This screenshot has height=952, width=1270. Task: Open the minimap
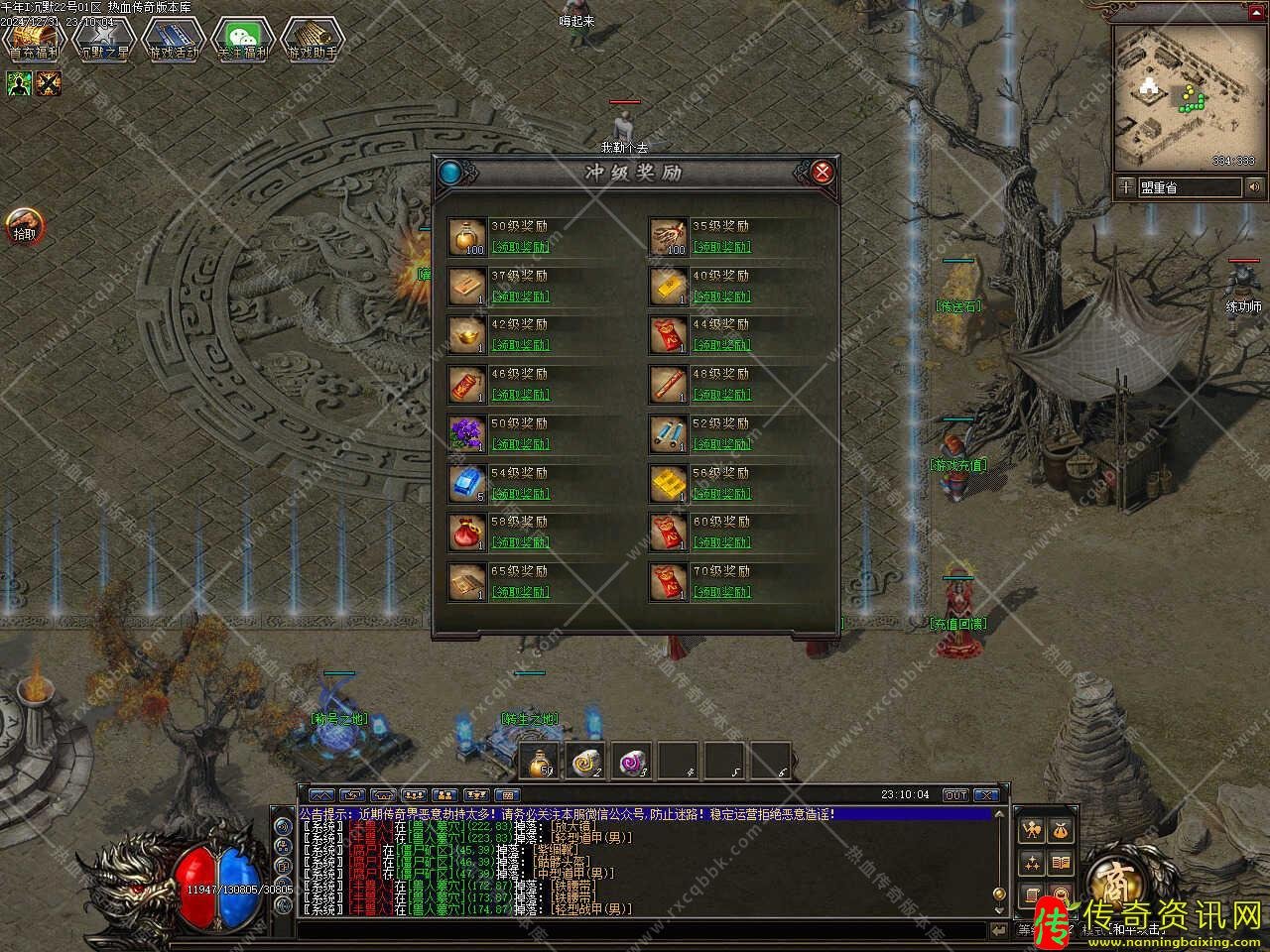[x=1189, y=95]
